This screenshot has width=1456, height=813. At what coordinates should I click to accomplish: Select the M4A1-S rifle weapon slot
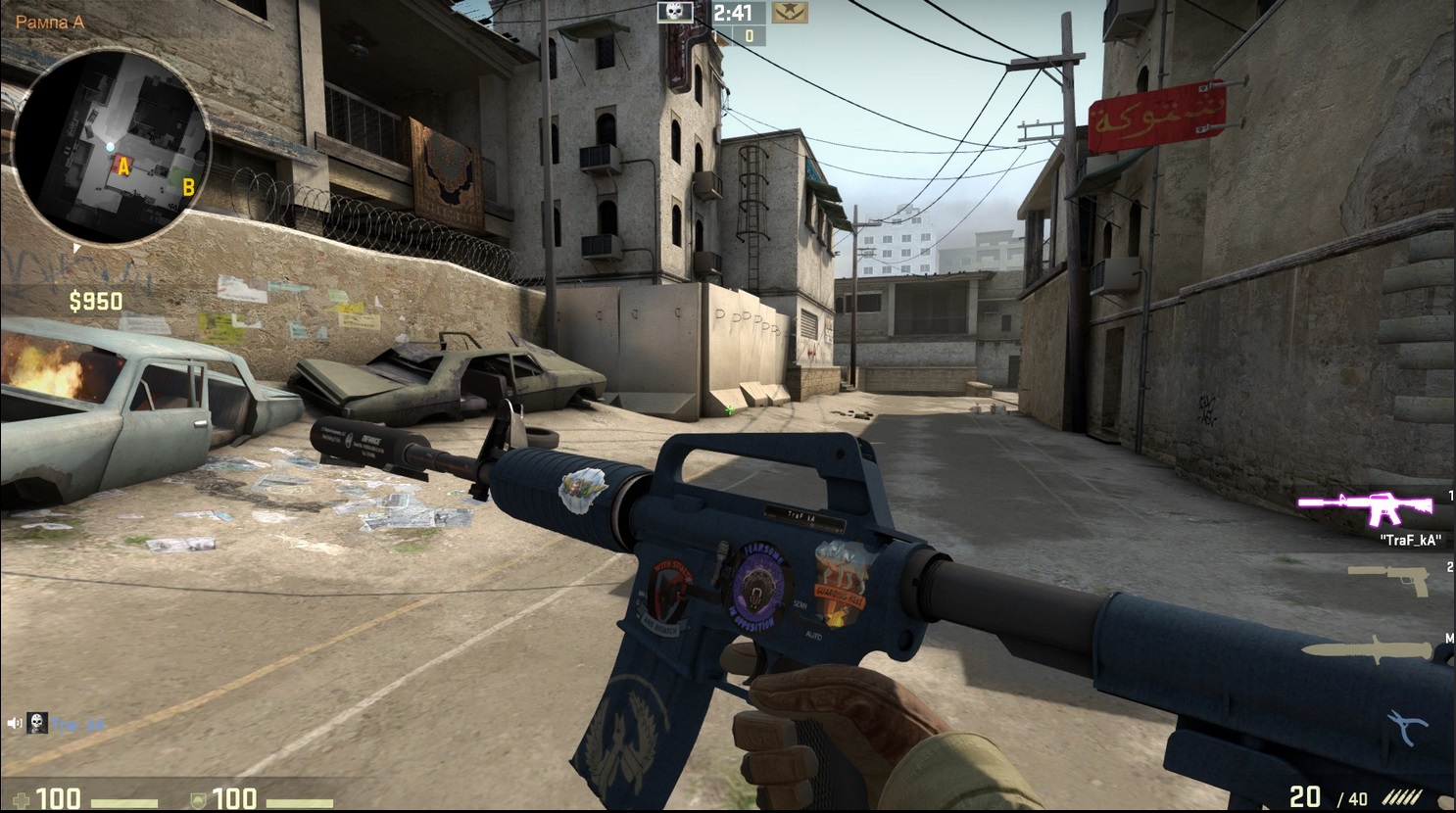point(1364,506)
